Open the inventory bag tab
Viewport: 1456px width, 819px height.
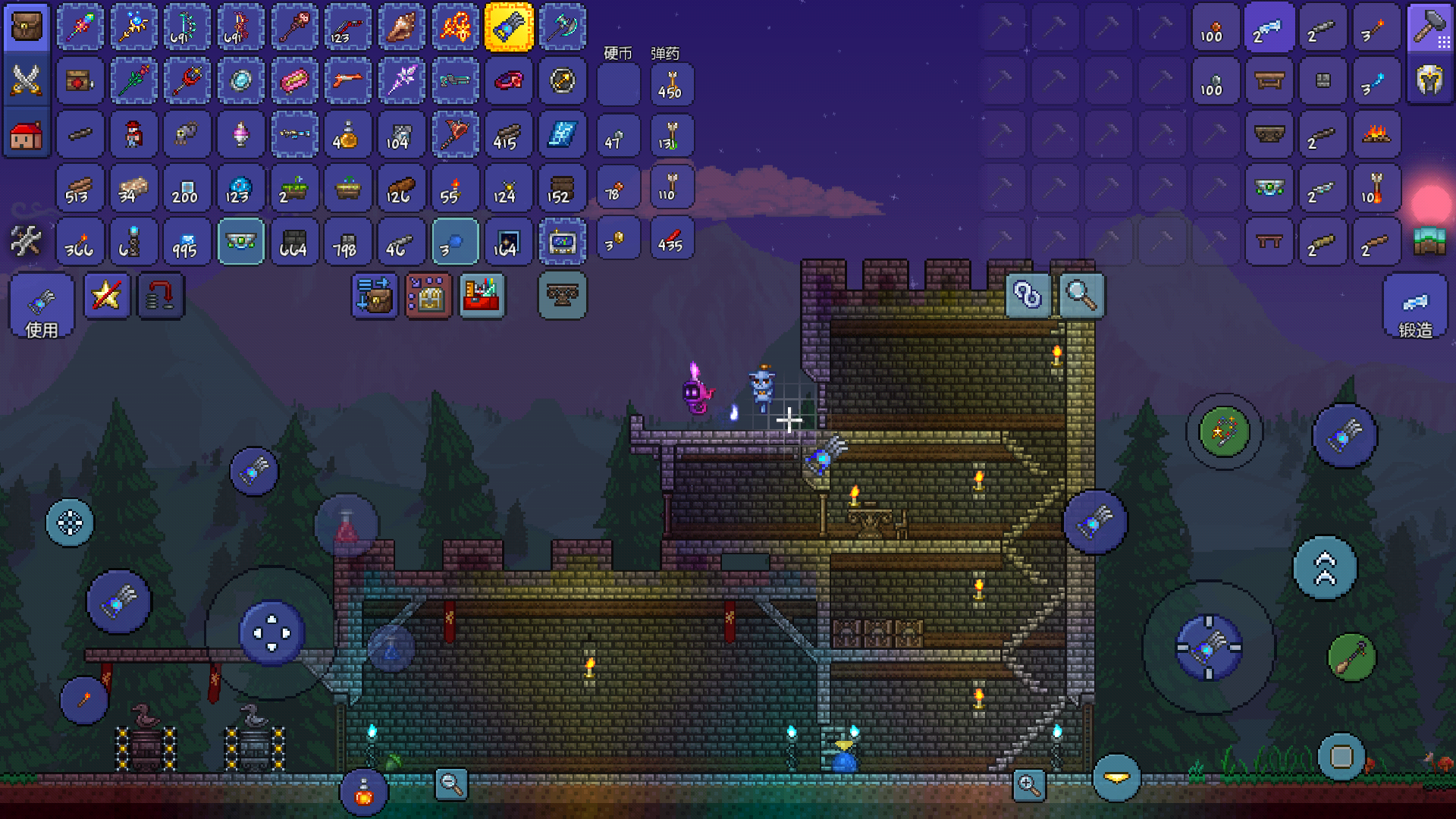coord(27,27)
